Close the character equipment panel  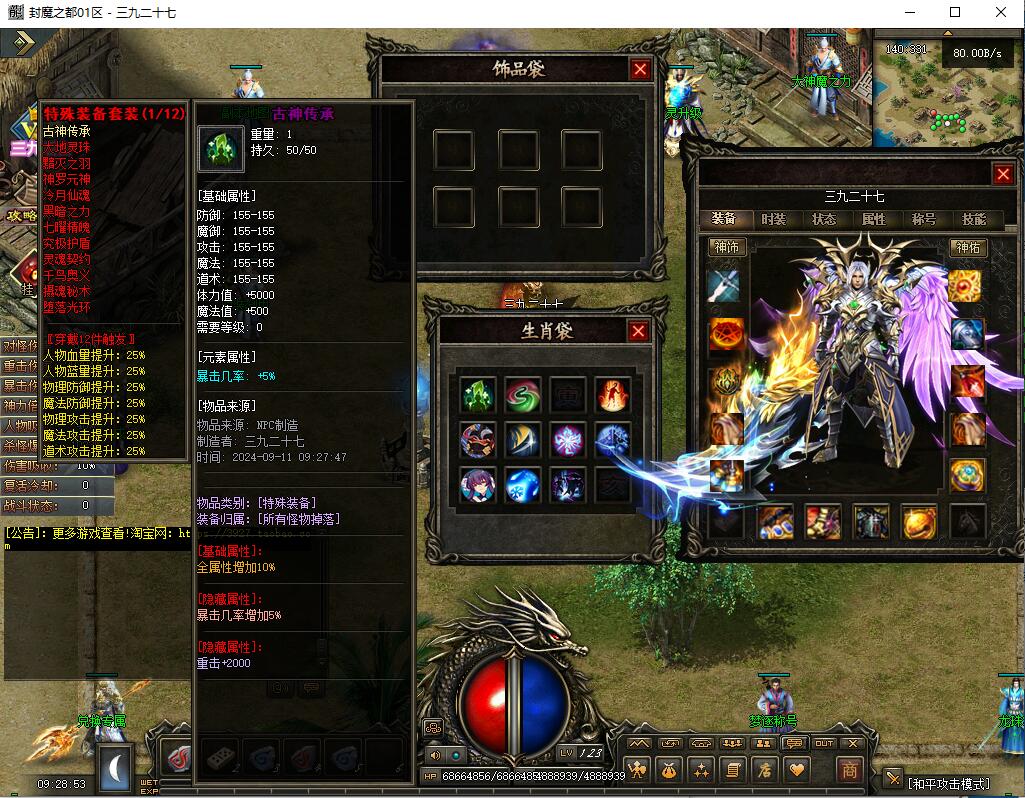pos(1003,174)
